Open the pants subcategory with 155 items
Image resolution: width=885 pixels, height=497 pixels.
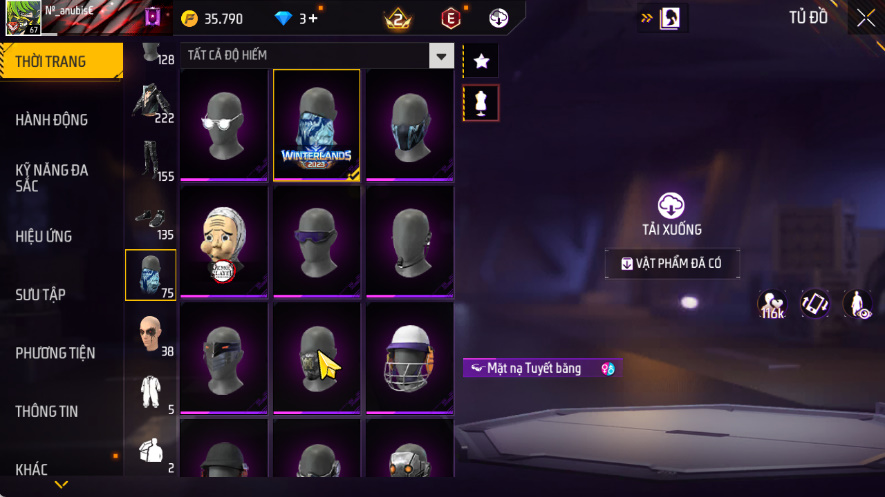click(x=150, y=161)
